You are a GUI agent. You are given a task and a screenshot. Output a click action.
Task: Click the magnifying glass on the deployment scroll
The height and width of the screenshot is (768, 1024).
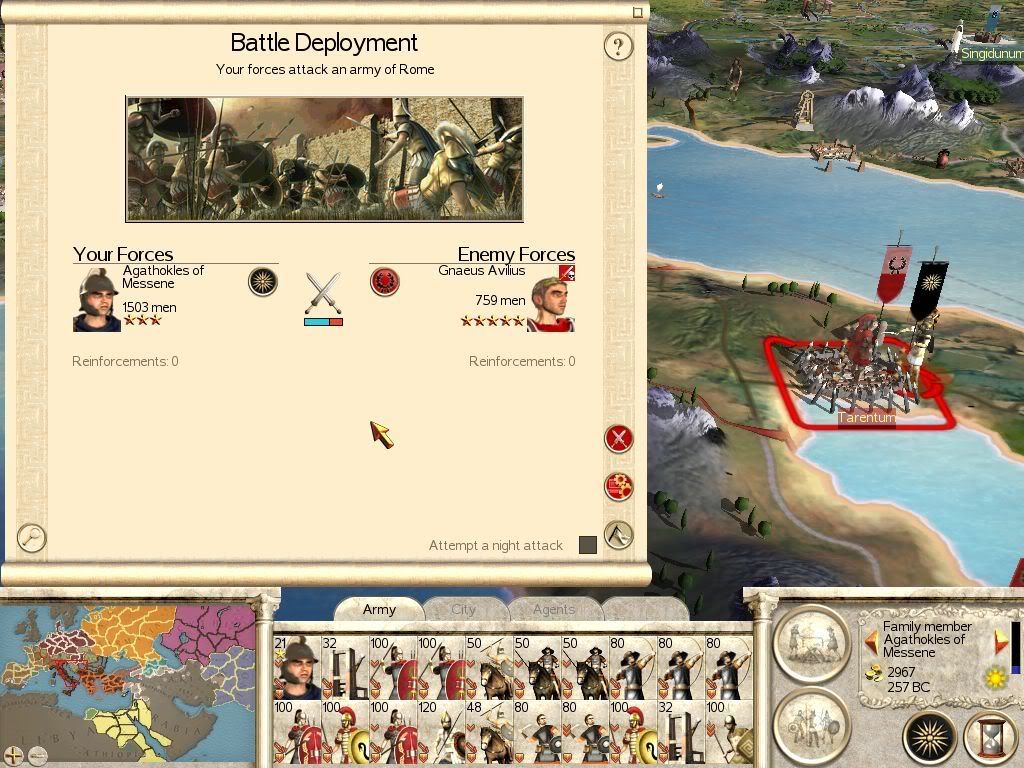click(x=32, y=538)
